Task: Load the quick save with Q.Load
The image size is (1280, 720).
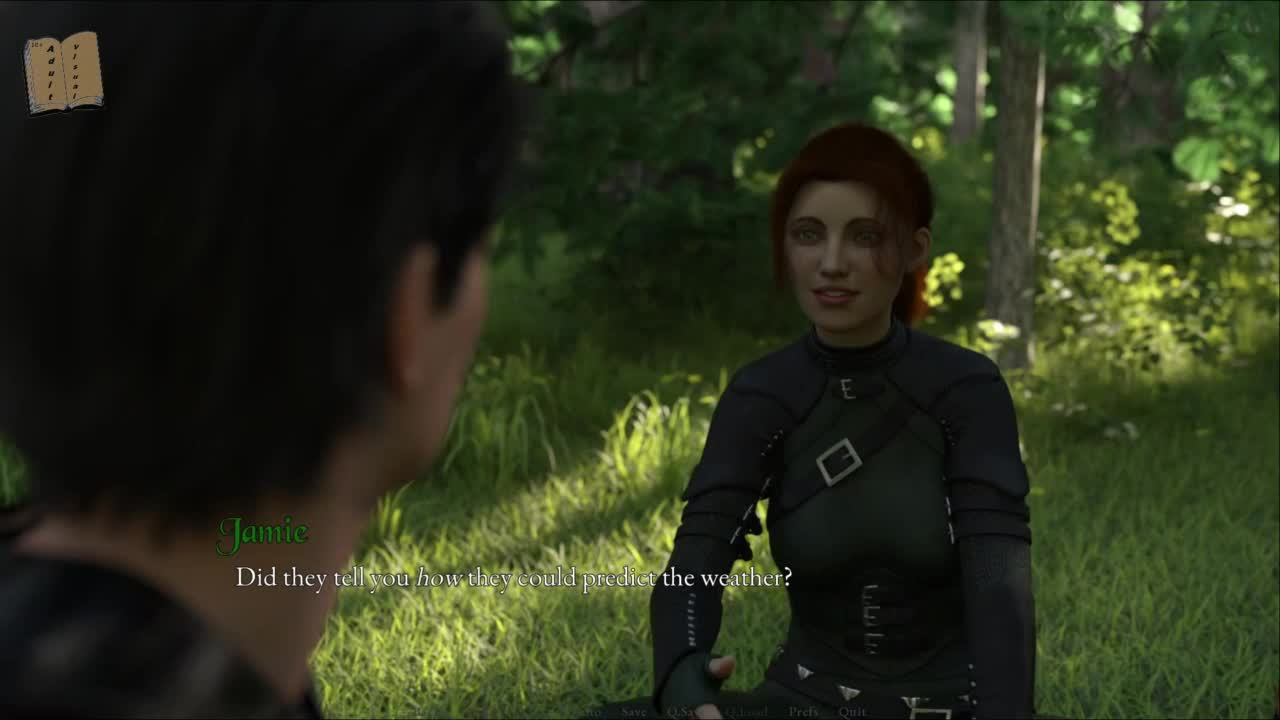Action: pyautogui.click(x=745, y=711)
